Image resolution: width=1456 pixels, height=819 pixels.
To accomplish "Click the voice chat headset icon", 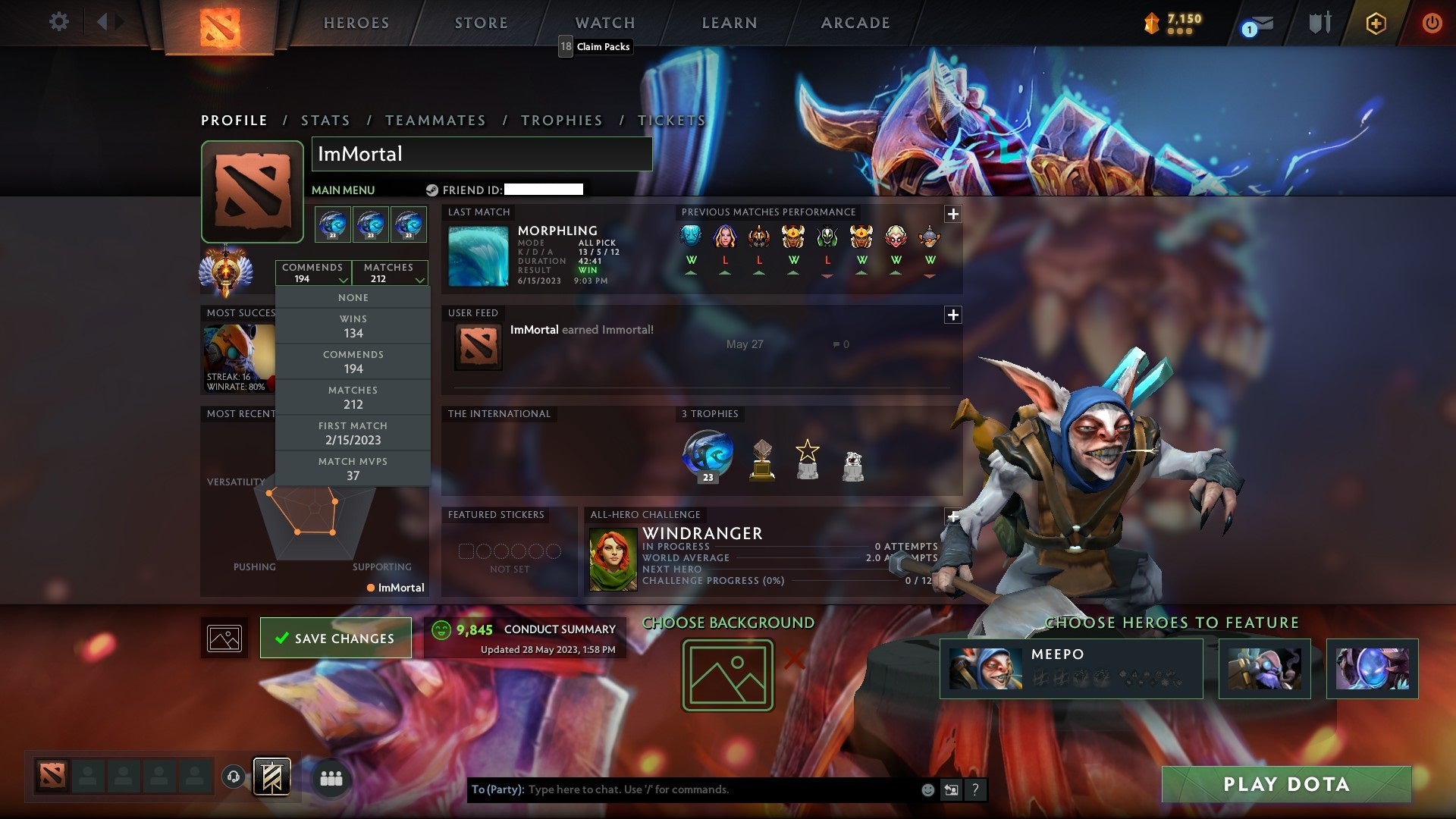I will pyautogui.click(x=233, y=778).
